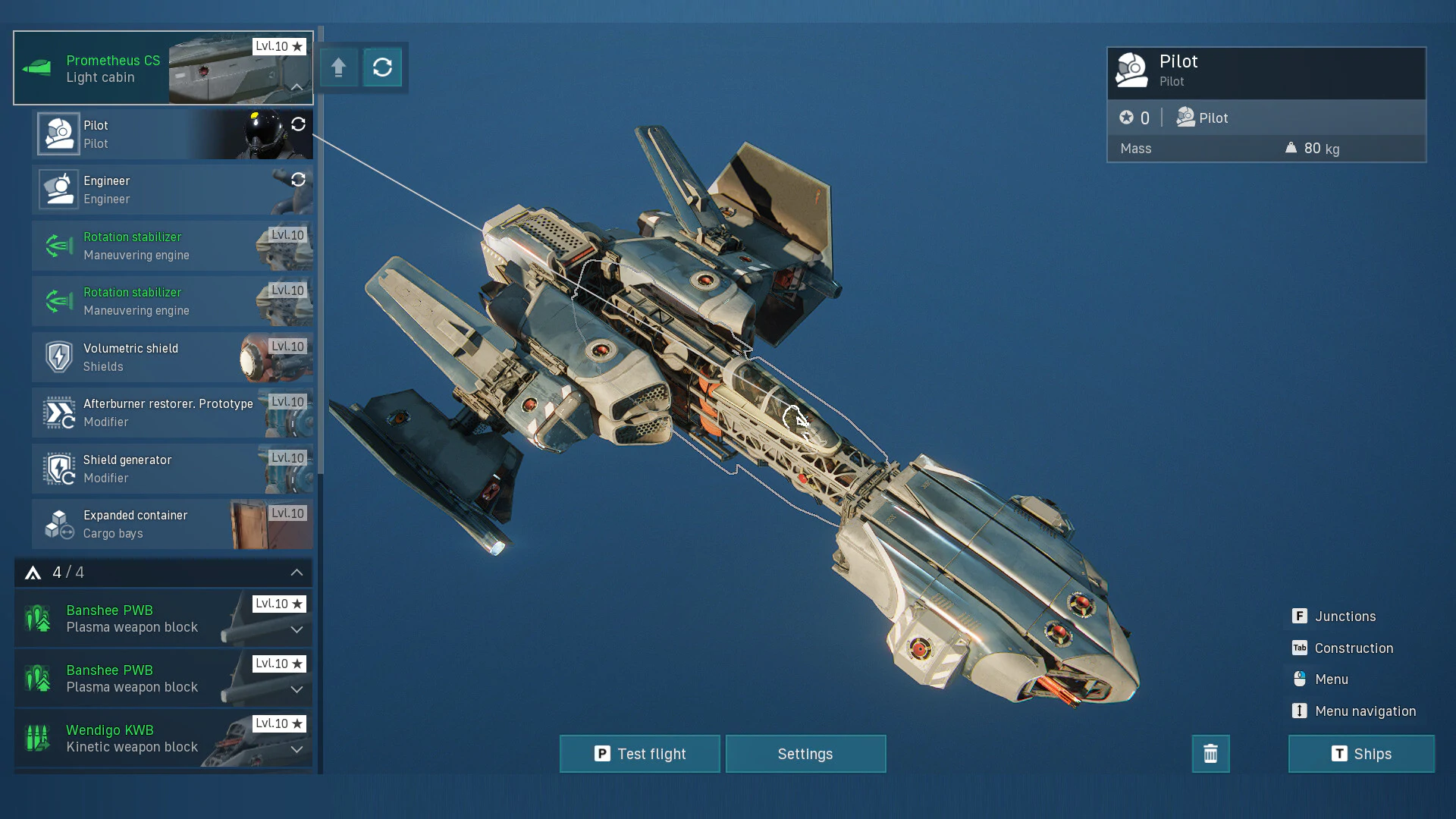
Task: Open the Settings button
Action: click(x=805, y=754)
